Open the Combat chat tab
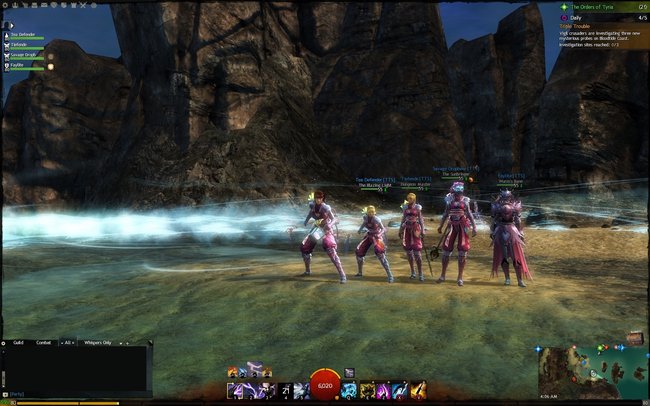 pos(44,342)
